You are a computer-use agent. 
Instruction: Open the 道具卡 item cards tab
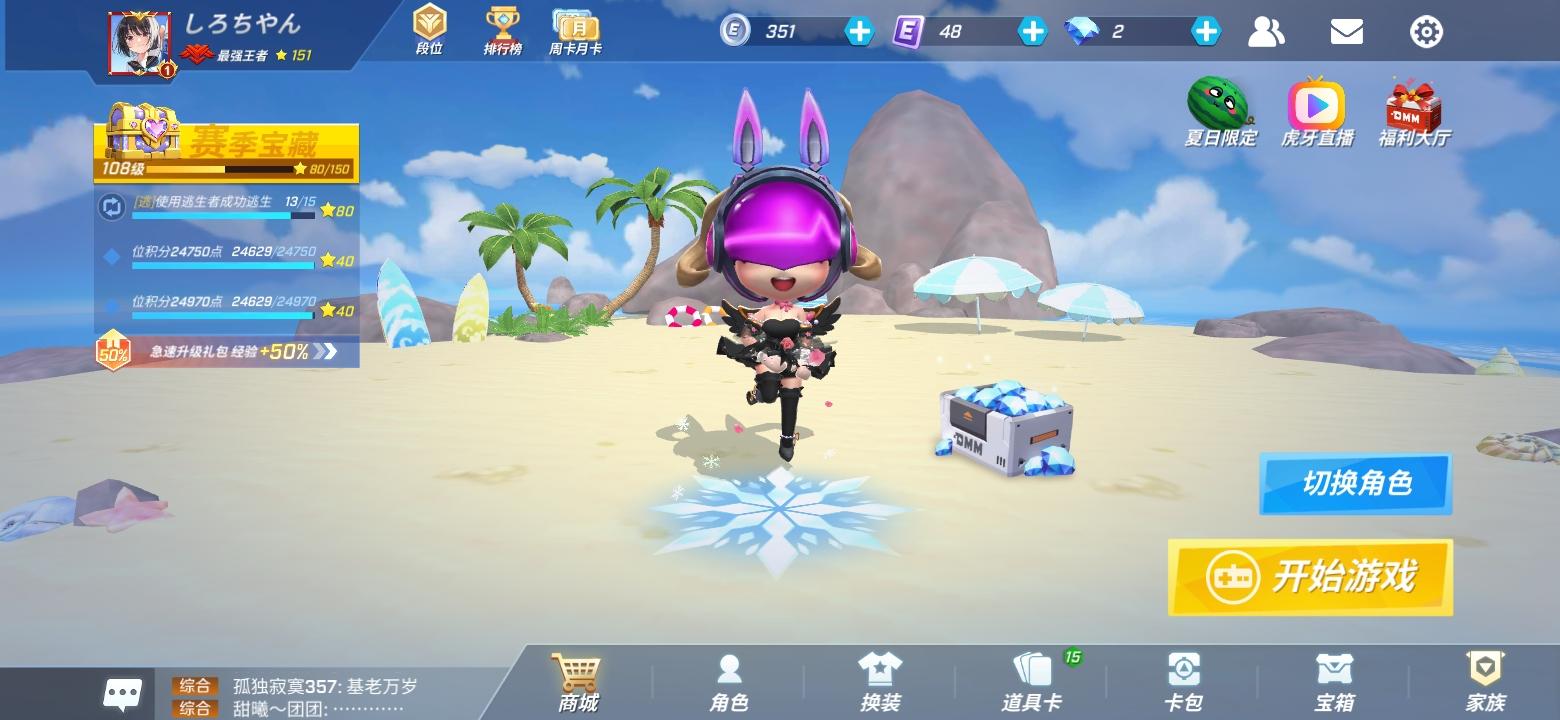tap(1030, 677)
